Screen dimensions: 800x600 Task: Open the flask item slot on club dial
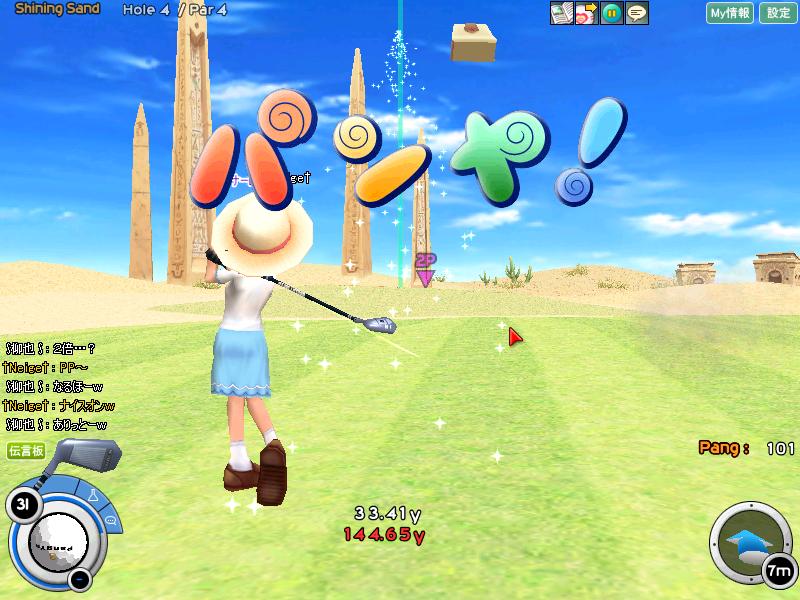[92, 496]
